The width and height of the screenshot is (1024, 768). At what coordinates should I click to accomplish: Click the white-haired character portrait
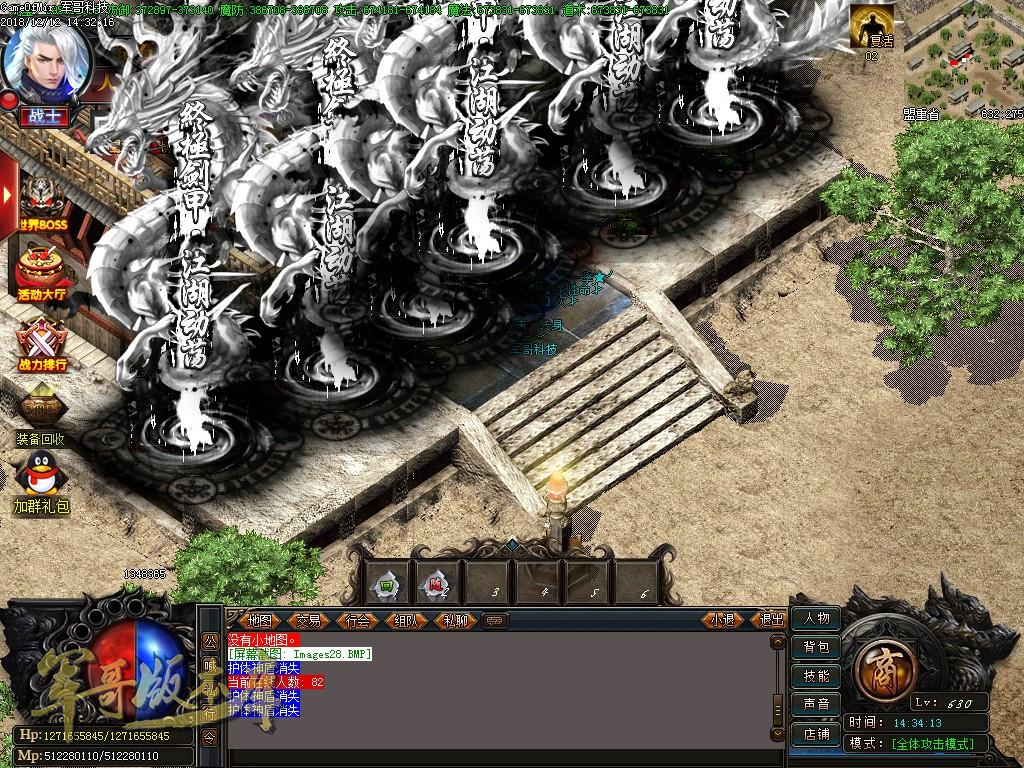click(44, 58)
